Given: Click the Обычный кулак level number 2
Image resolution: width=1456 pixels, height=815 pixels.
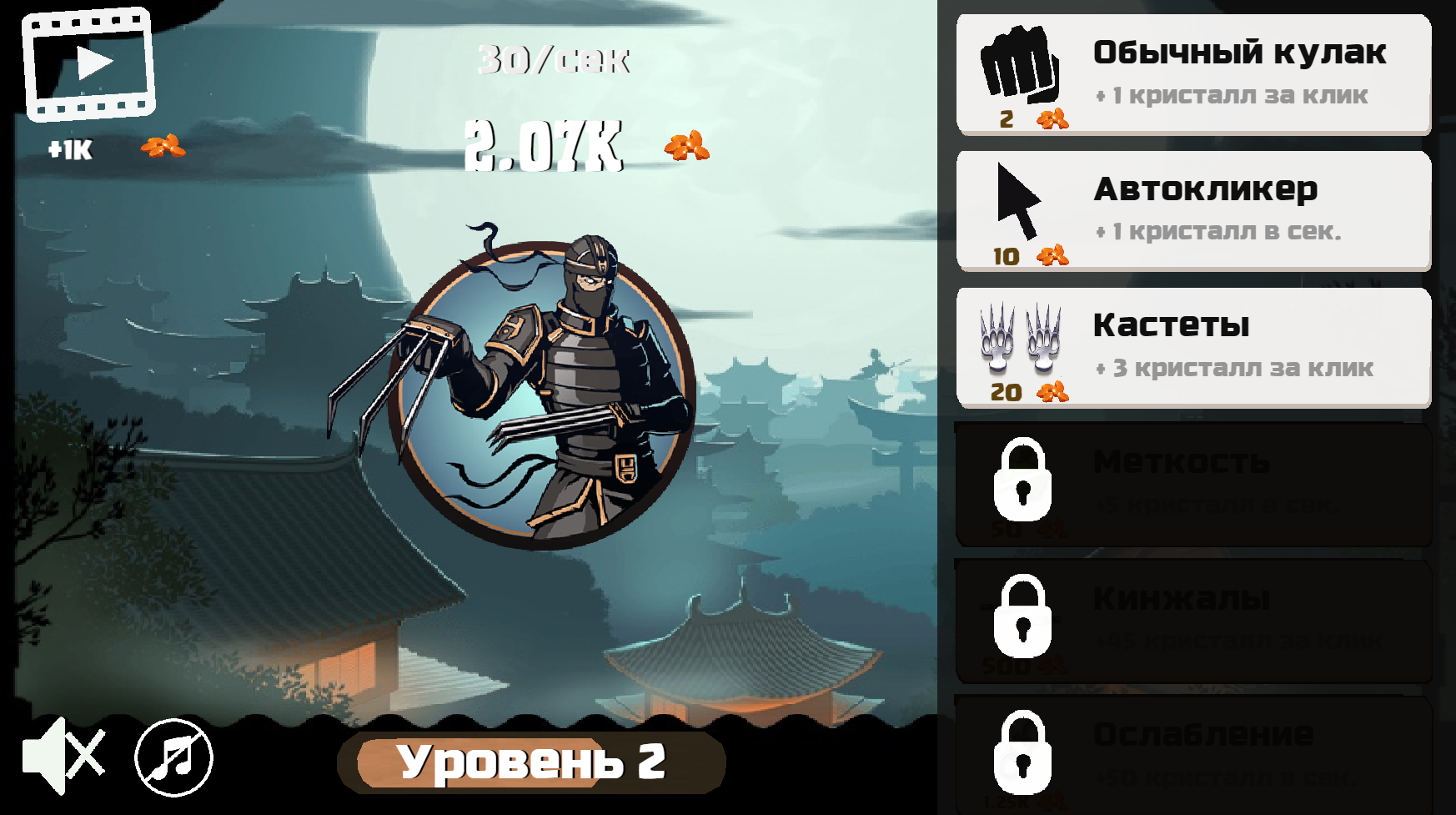Looking at the screenshot, I should (1006, 119).
